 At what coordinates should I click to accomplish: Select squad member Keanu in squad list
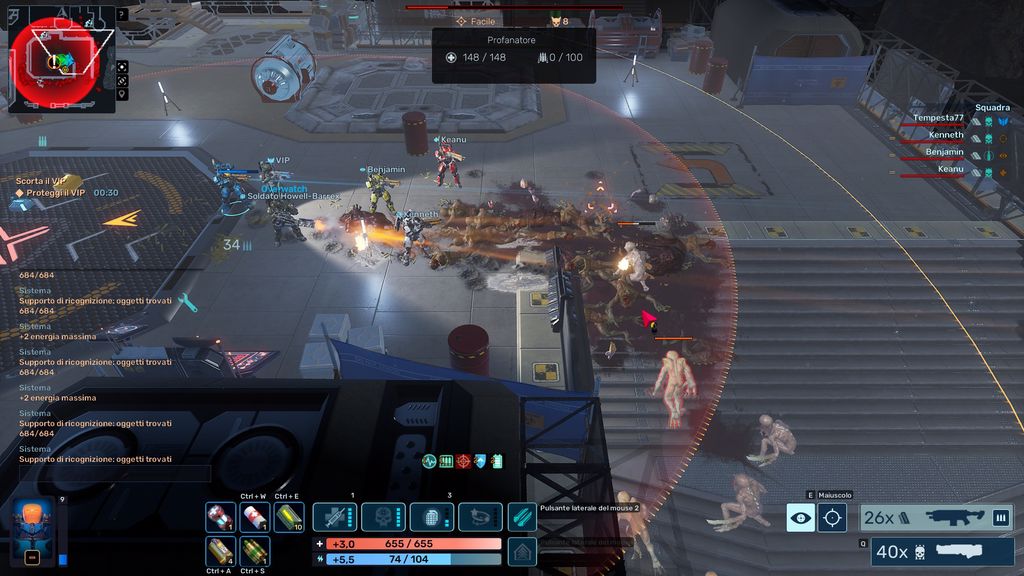click(945, 170)
